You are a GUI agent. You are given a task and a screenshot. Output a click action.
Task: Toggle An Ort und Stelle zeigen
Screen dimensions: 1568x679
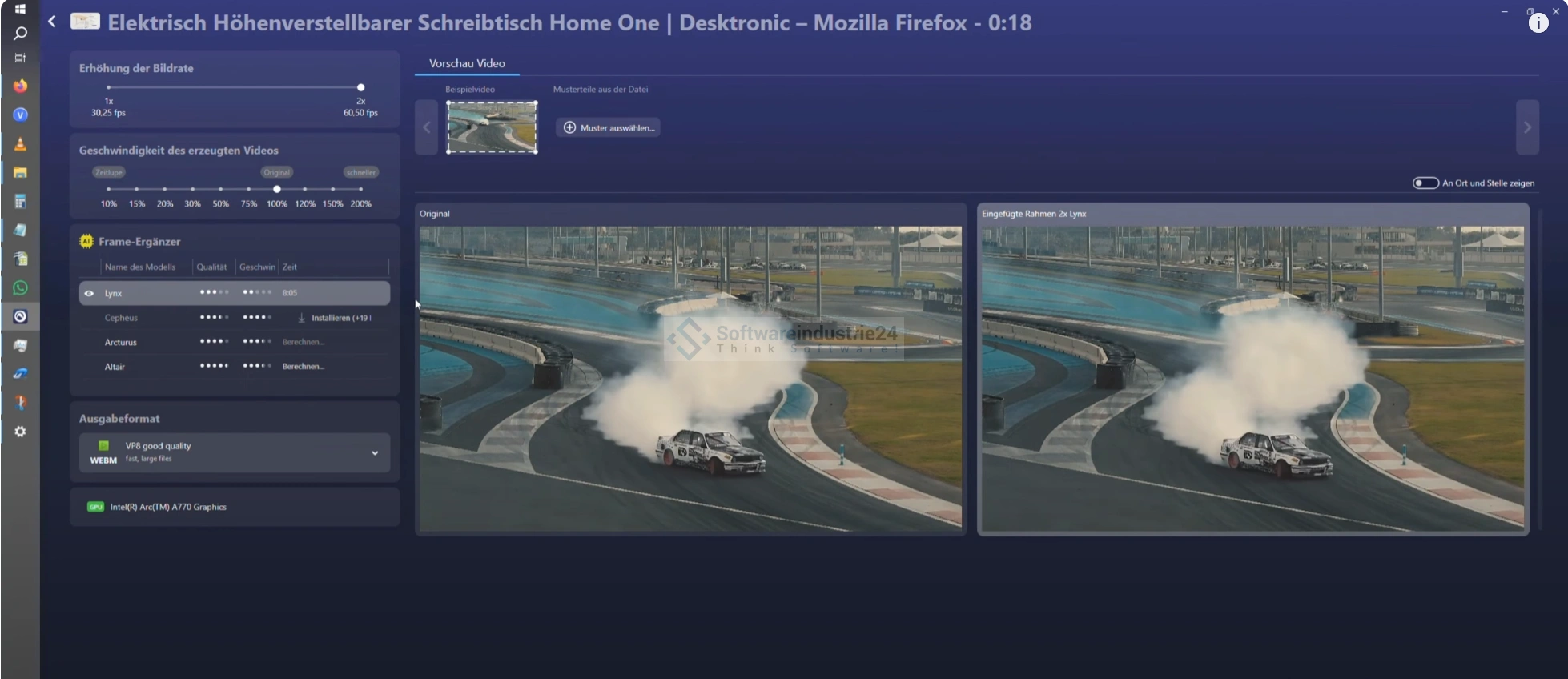[x=1425, y=183]
